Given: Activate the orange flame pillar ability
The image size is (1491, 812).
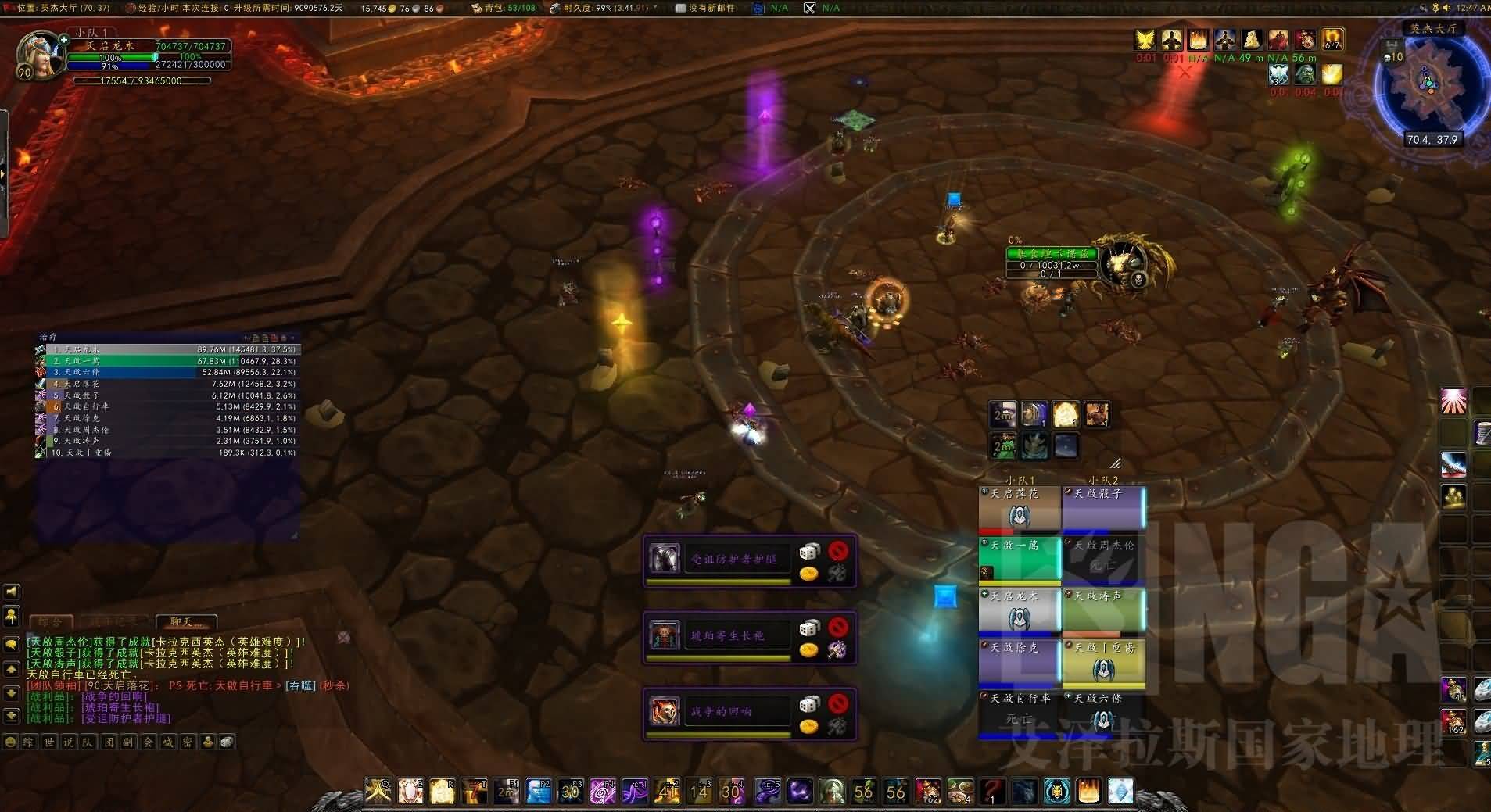Looking at the screenshot, I should [1088, 792].
